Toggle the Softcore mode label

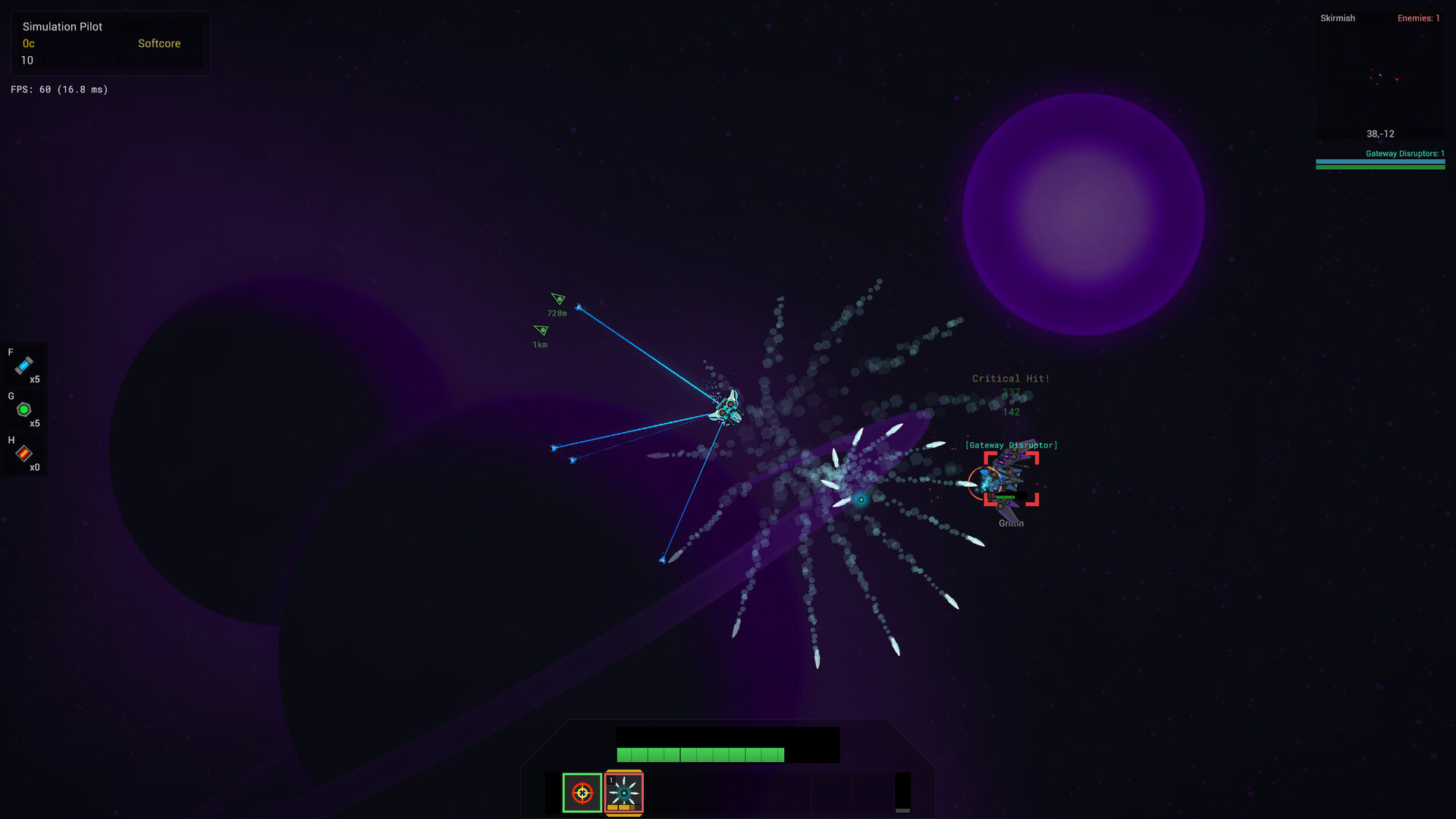pyautogui.click(x=158, y=43)
